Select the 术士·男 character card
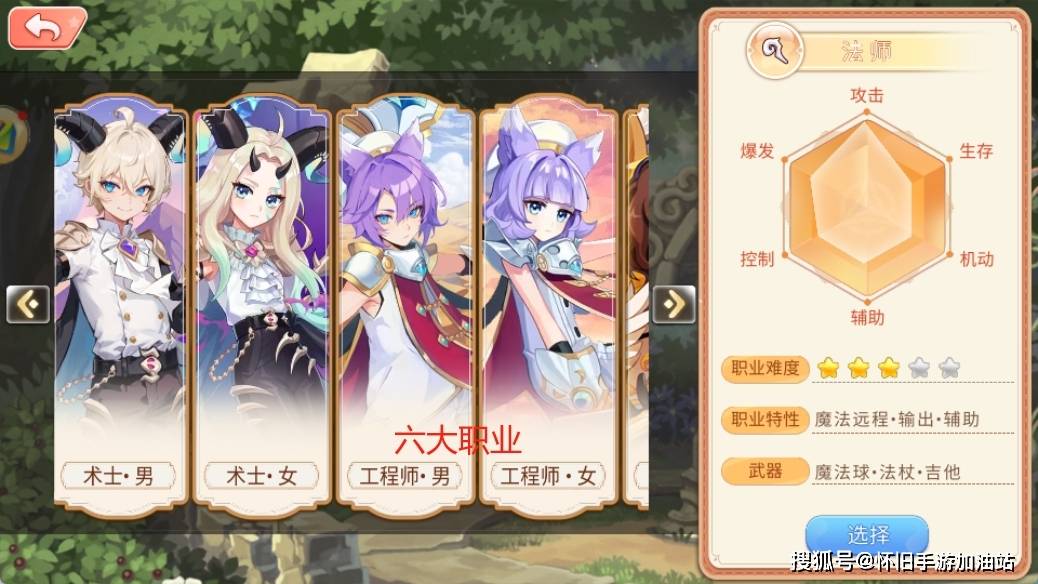 tap(120, 300)
